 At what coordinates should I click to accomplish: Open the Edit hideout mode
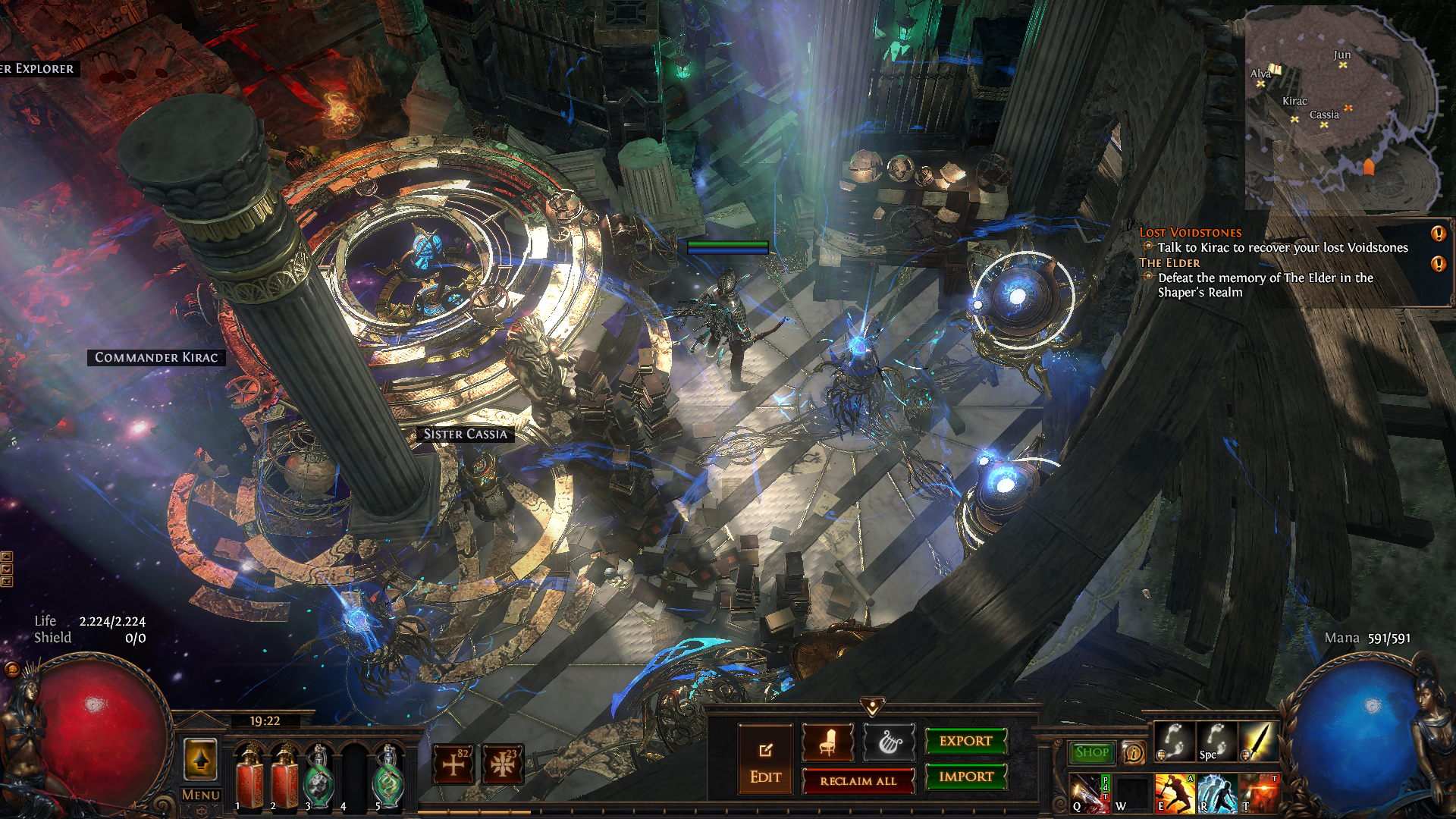[765, 759]
